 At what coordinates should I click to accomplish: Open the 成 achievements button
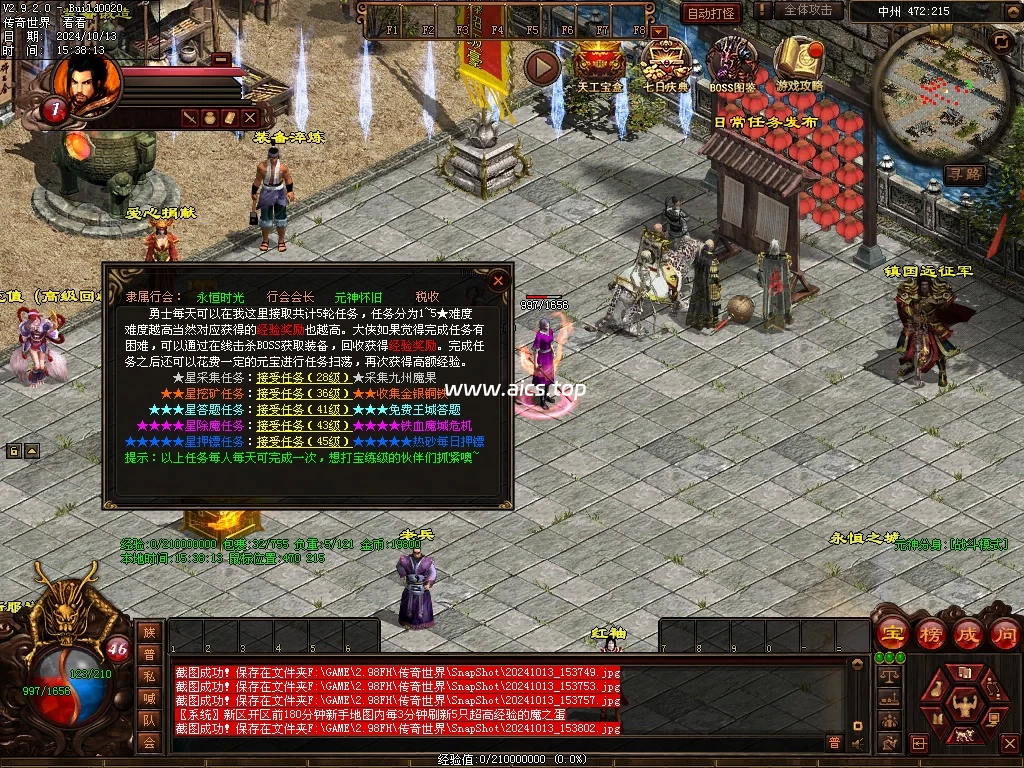pos(968,633)
